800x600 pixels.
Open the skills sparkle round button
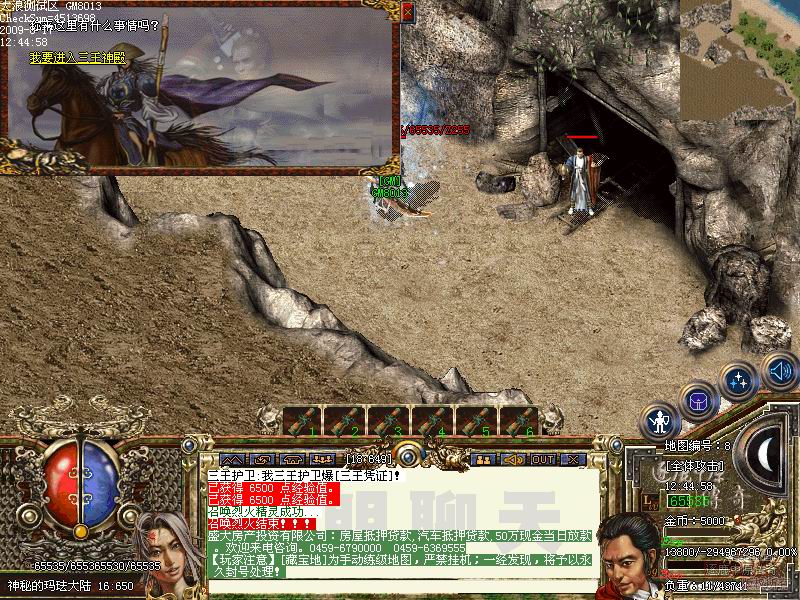(x=739, y=381)
